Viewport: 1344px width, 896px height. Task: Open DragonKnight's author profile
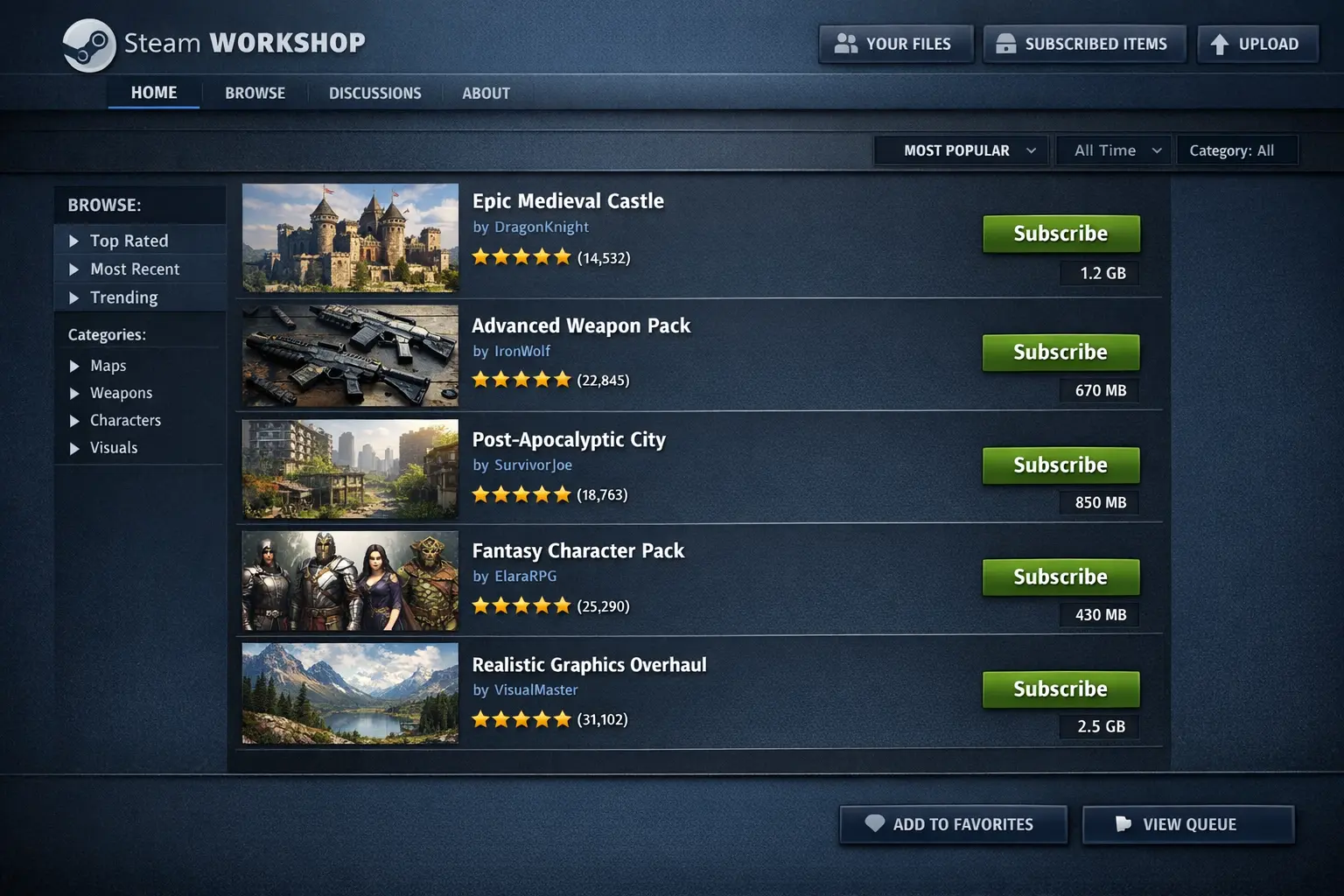(x=541, y=227)
